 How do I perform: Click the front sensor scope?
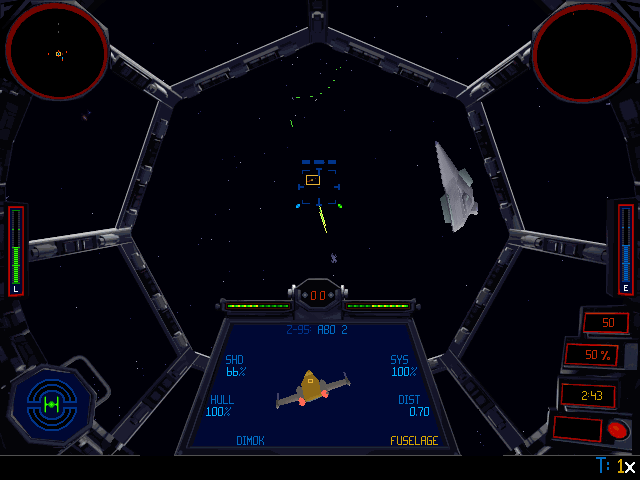tap(57, 52)
